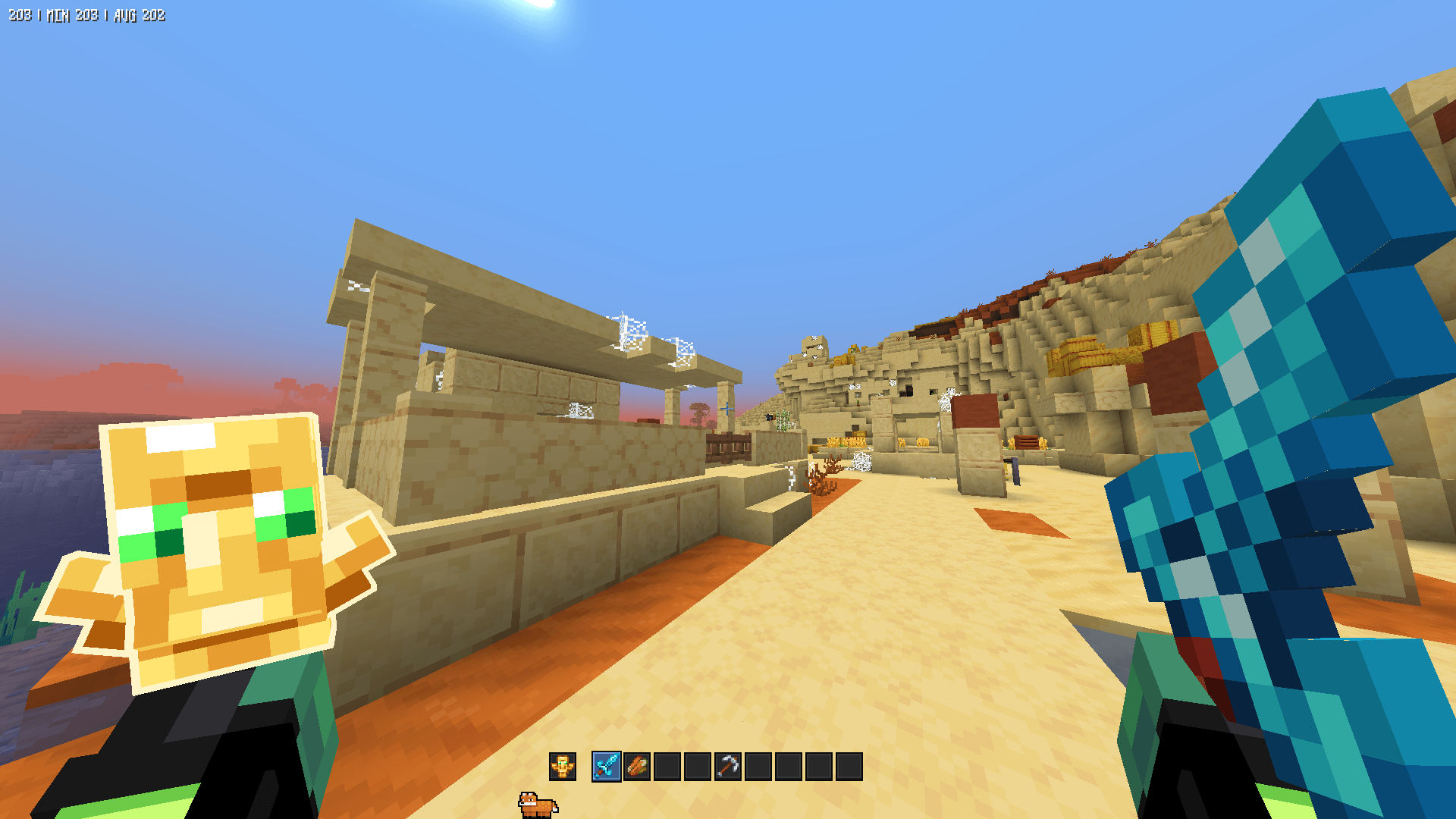The width and height of the screenshot is (1456, 819).
Task: Select the iron pickaxe in the hotbar
Action: coord(730,767)
